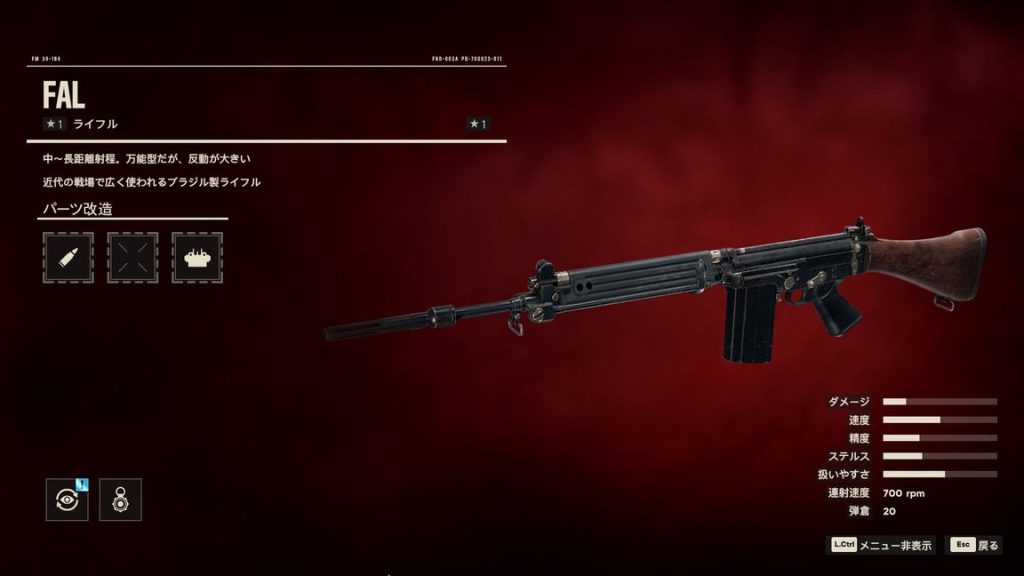The height and width of the screenshot is (576, 1024).
Task: Choose the third weapon mod slot
Action: (x=197, y=257)
